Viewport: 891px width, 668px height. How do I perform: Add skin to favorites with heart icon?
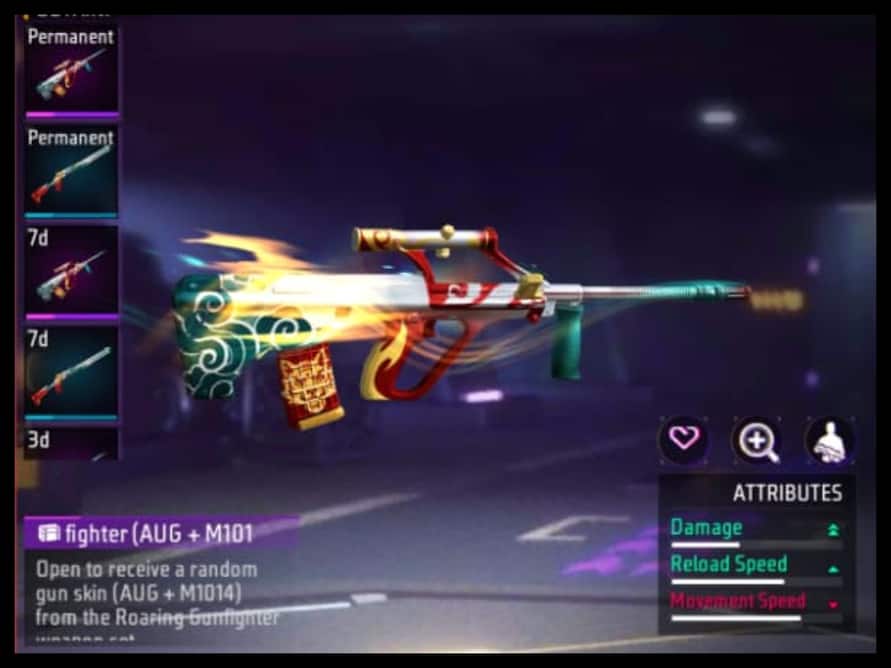[x=683, y=440]
